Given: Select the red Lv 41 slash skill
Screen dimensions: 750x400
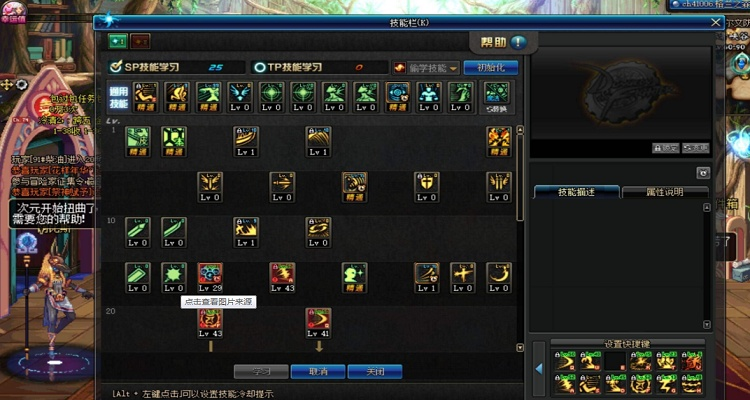Looking at the screenshot, I should coord(318,320).
